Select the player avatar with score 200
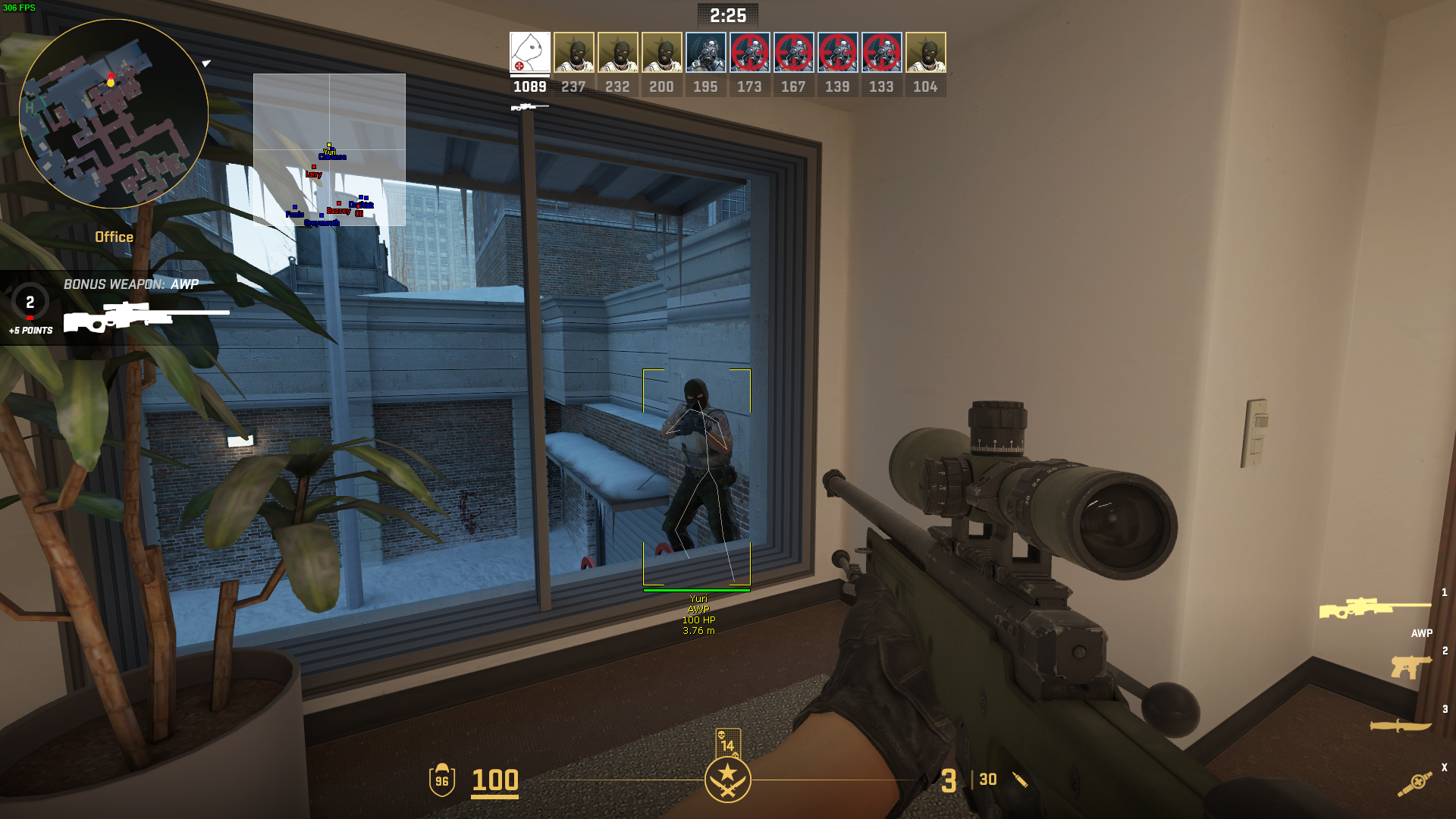Image resolution: width=1456 pixels, height=819 pixels. pos(661,52)
